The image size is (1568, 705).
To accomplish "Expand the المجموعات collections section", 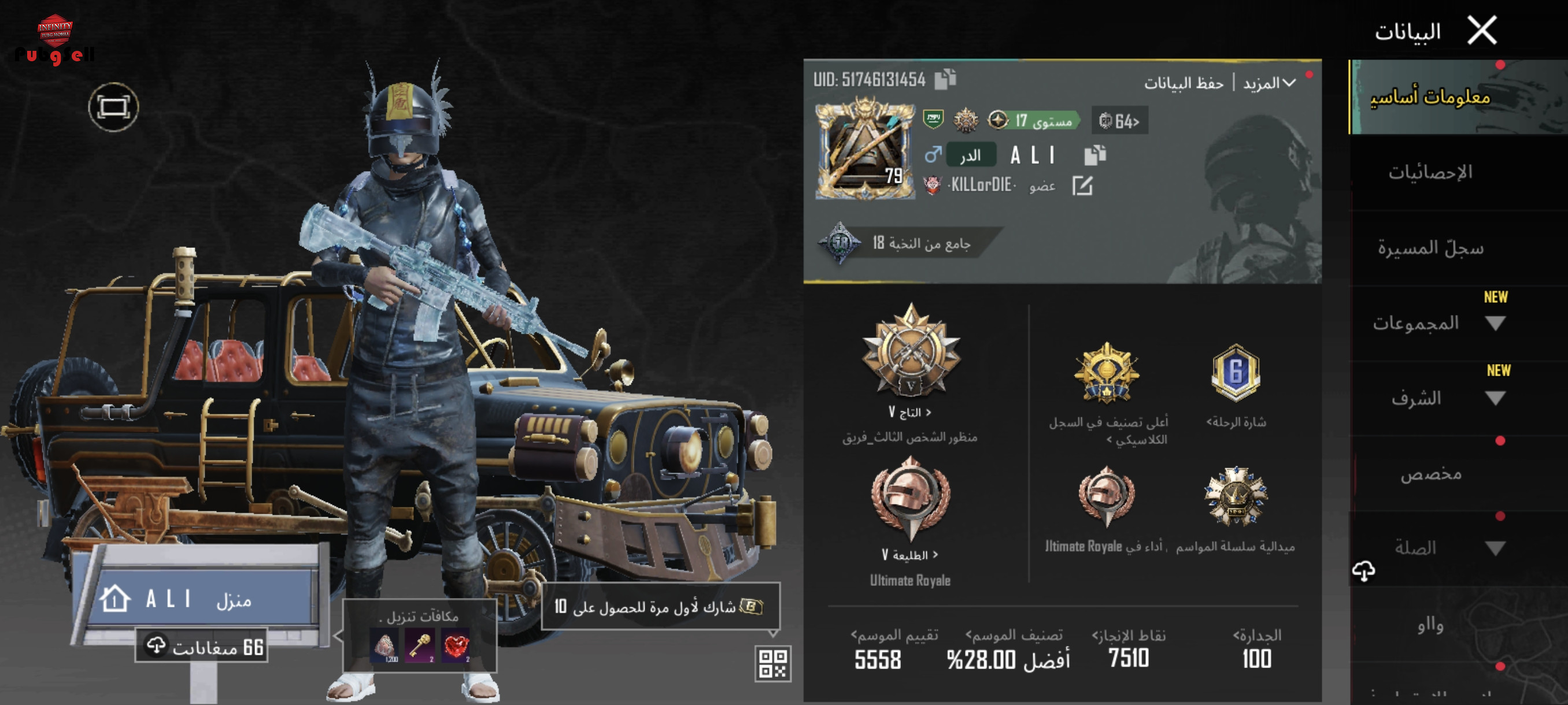I will coord(1495,324).
